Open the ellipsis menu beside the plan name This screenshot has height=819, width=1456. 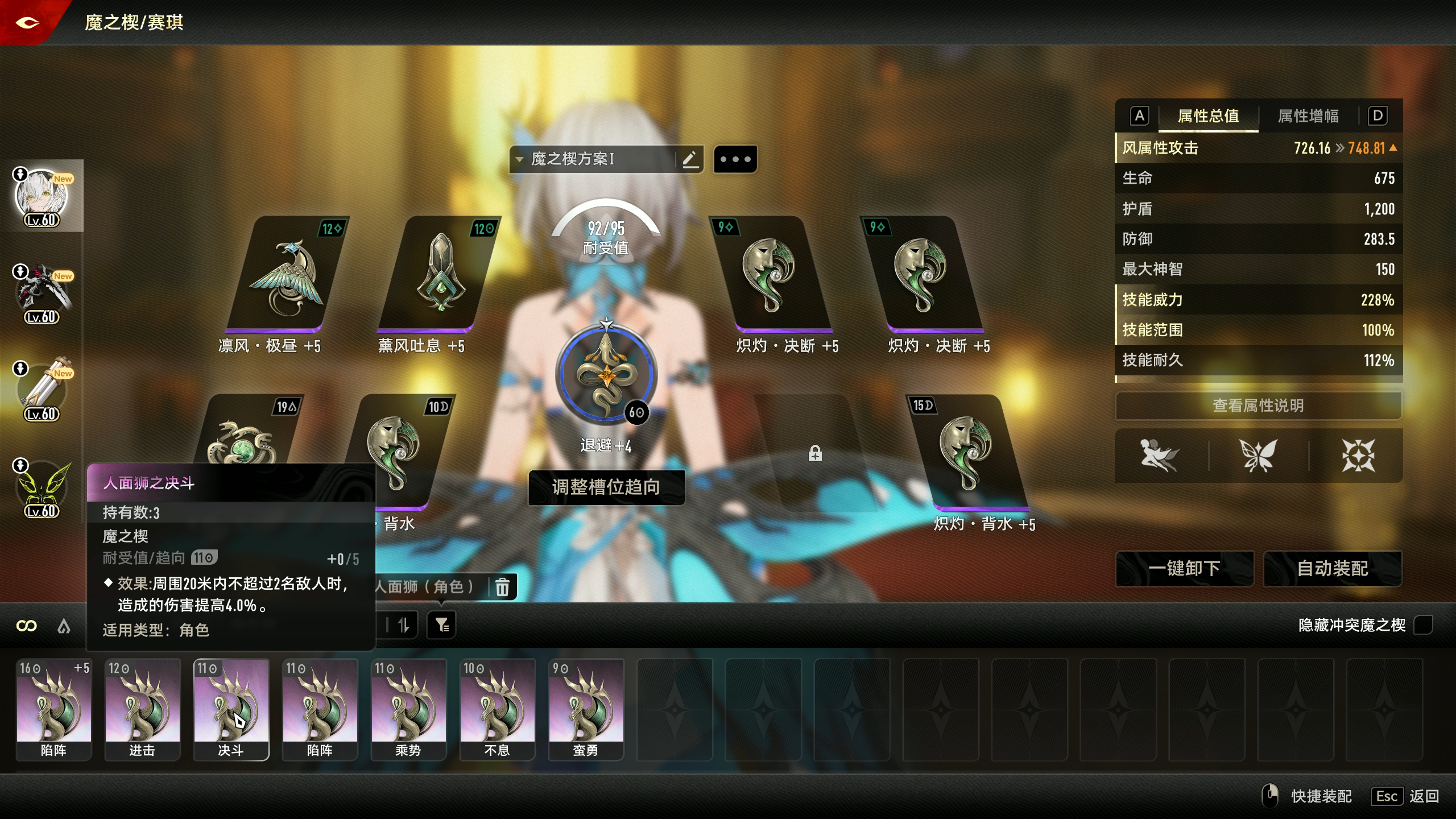(735, 159)
